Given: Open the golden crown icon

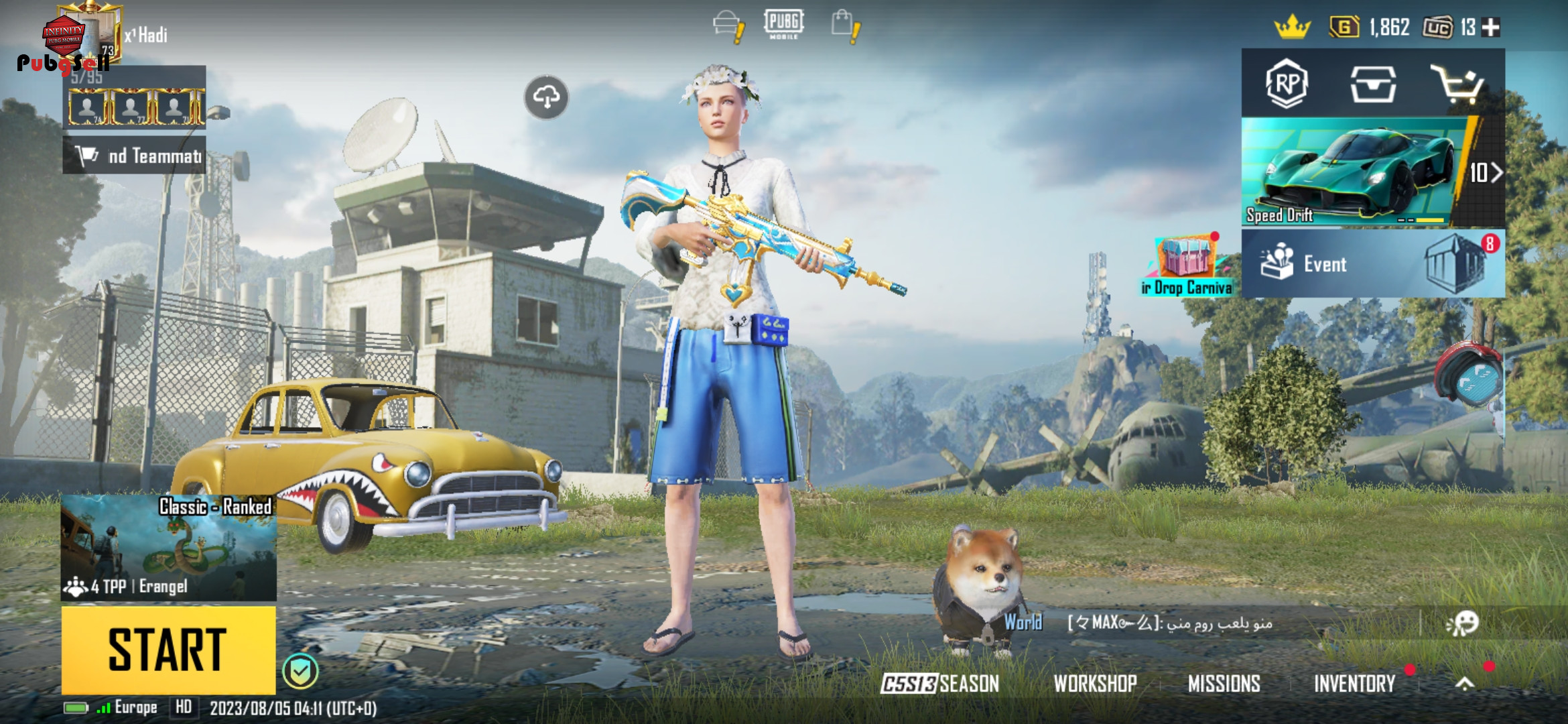Looking at the screenshot, I should tap(1292, 27).
